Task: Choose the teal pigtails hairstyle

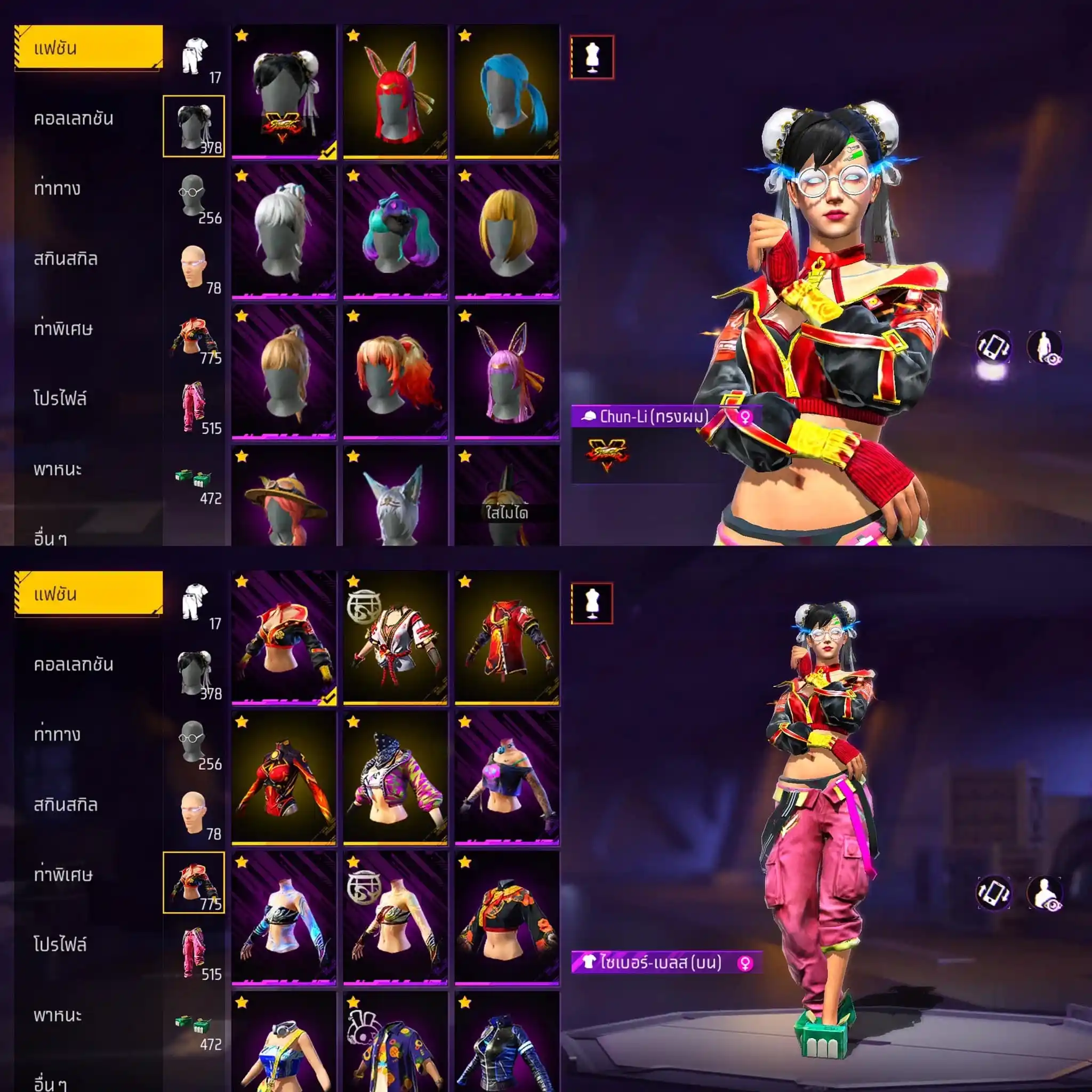Action: (395, 232)
